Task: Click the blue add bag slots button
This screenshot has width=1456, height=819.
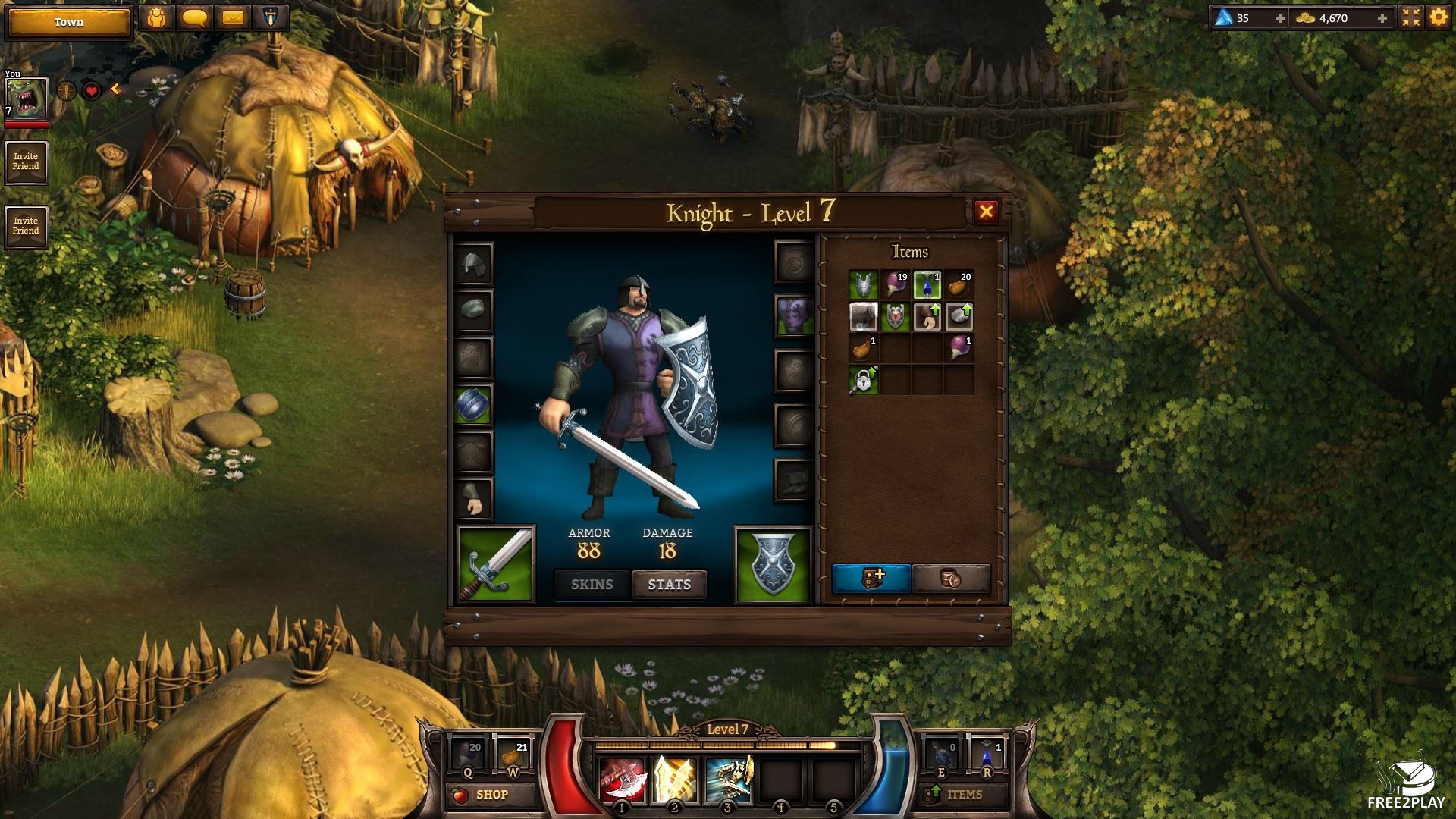Action: [x=871, y=579]
